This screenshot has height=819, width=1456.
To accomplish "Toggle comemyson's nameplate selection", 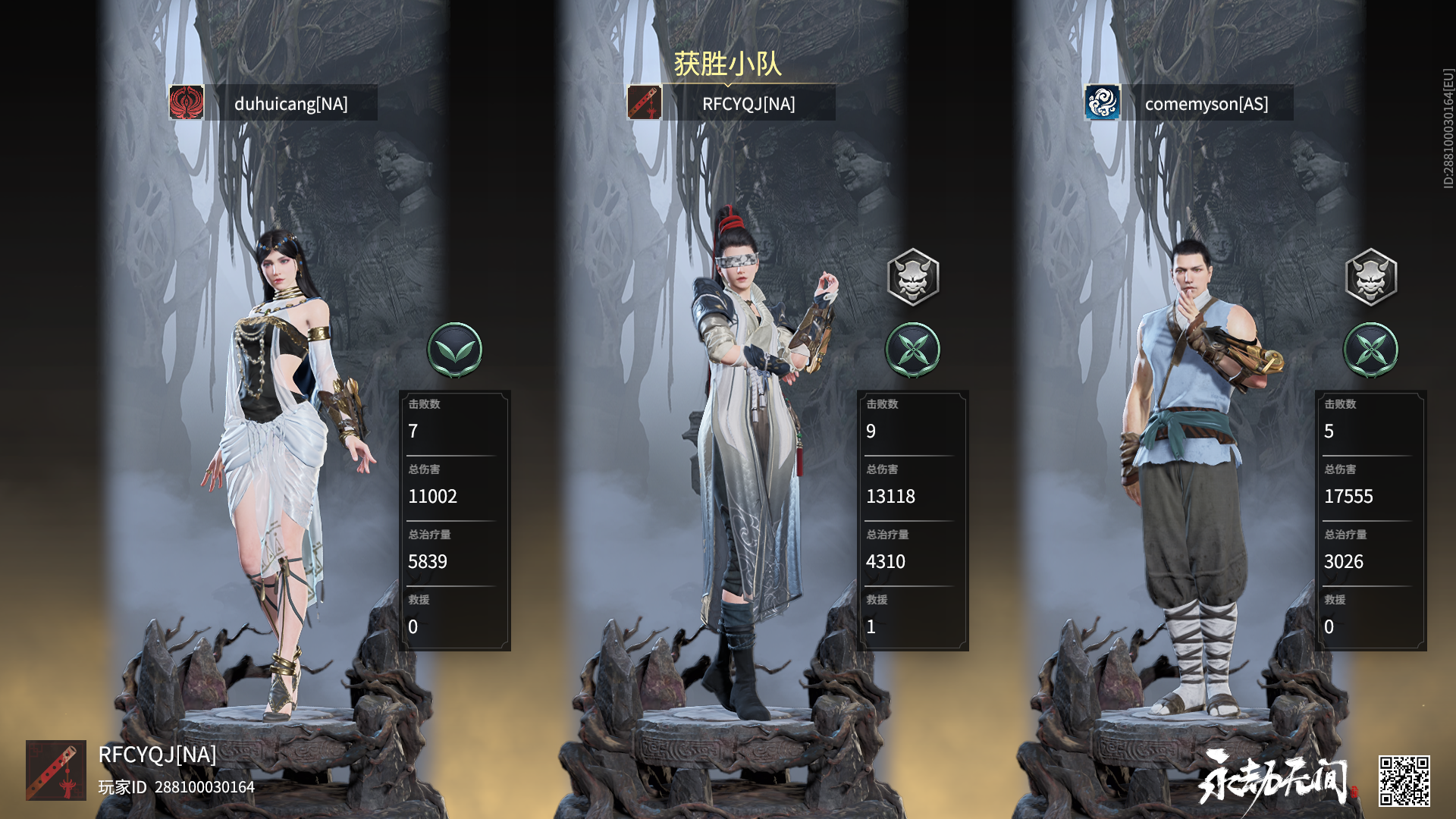I will point(1206,103).
